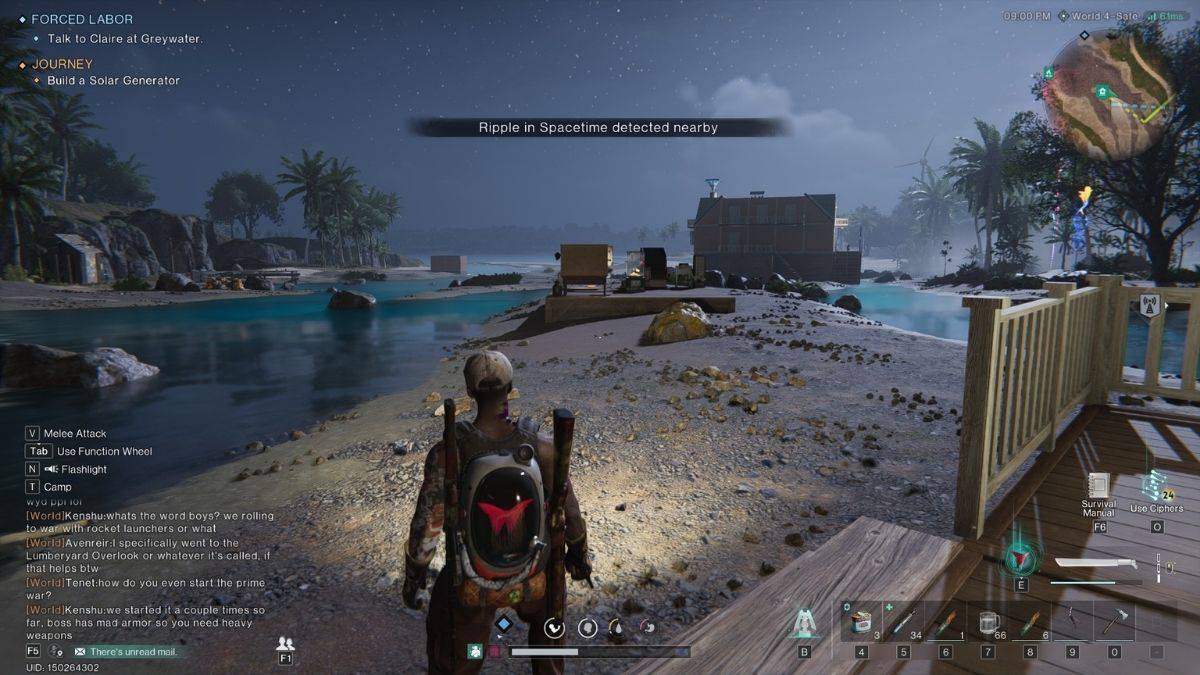Click the home base marker on minimap

(x=1101, y=91)
